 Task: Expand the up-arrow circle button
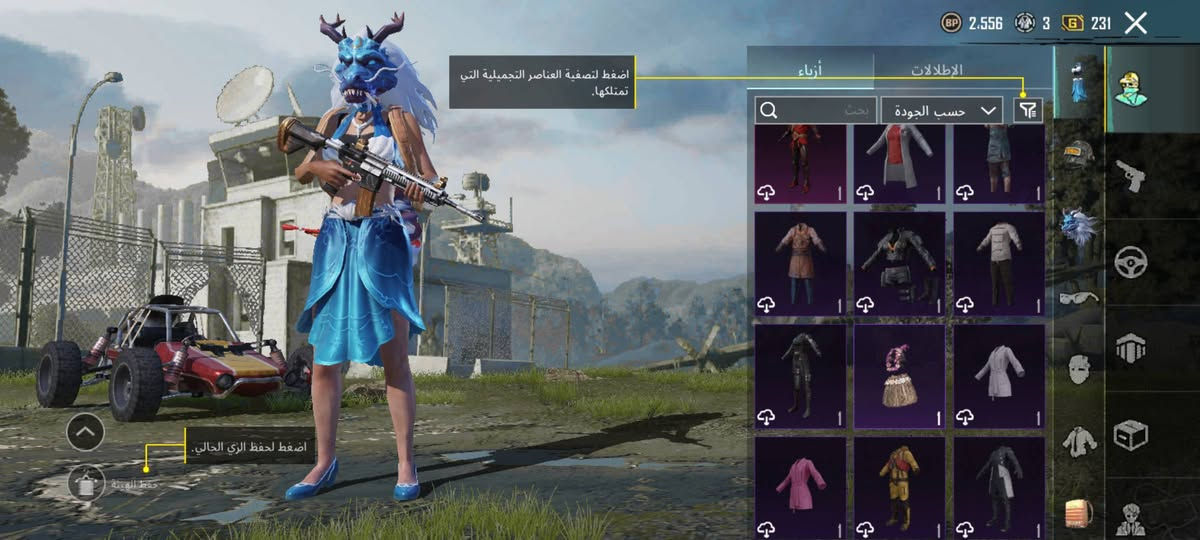(85, 432)
